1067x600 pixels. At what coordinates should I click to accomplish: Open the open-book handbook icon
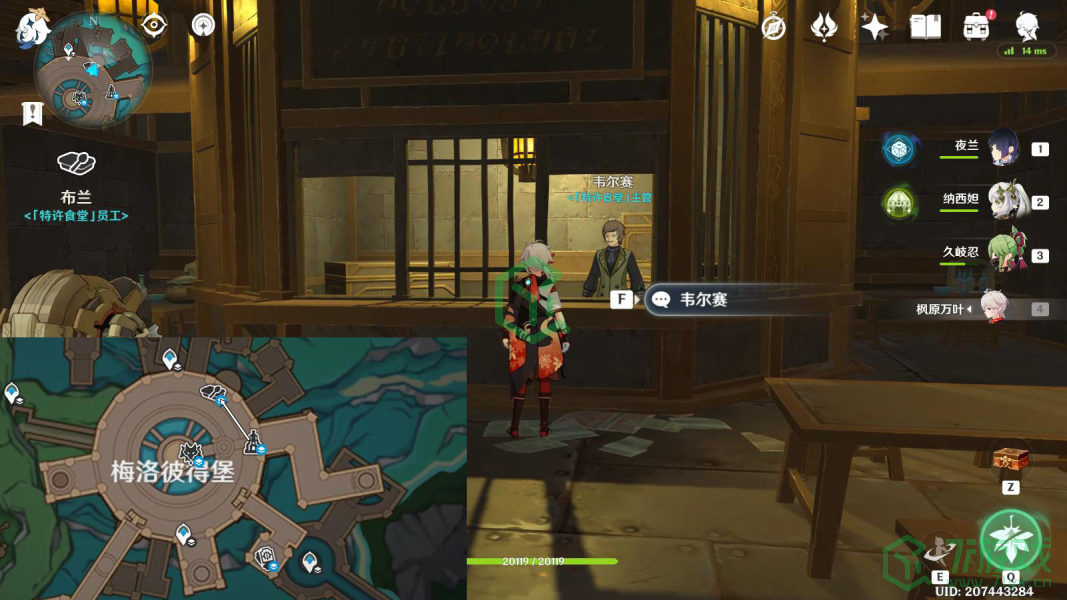click(925, 27)
